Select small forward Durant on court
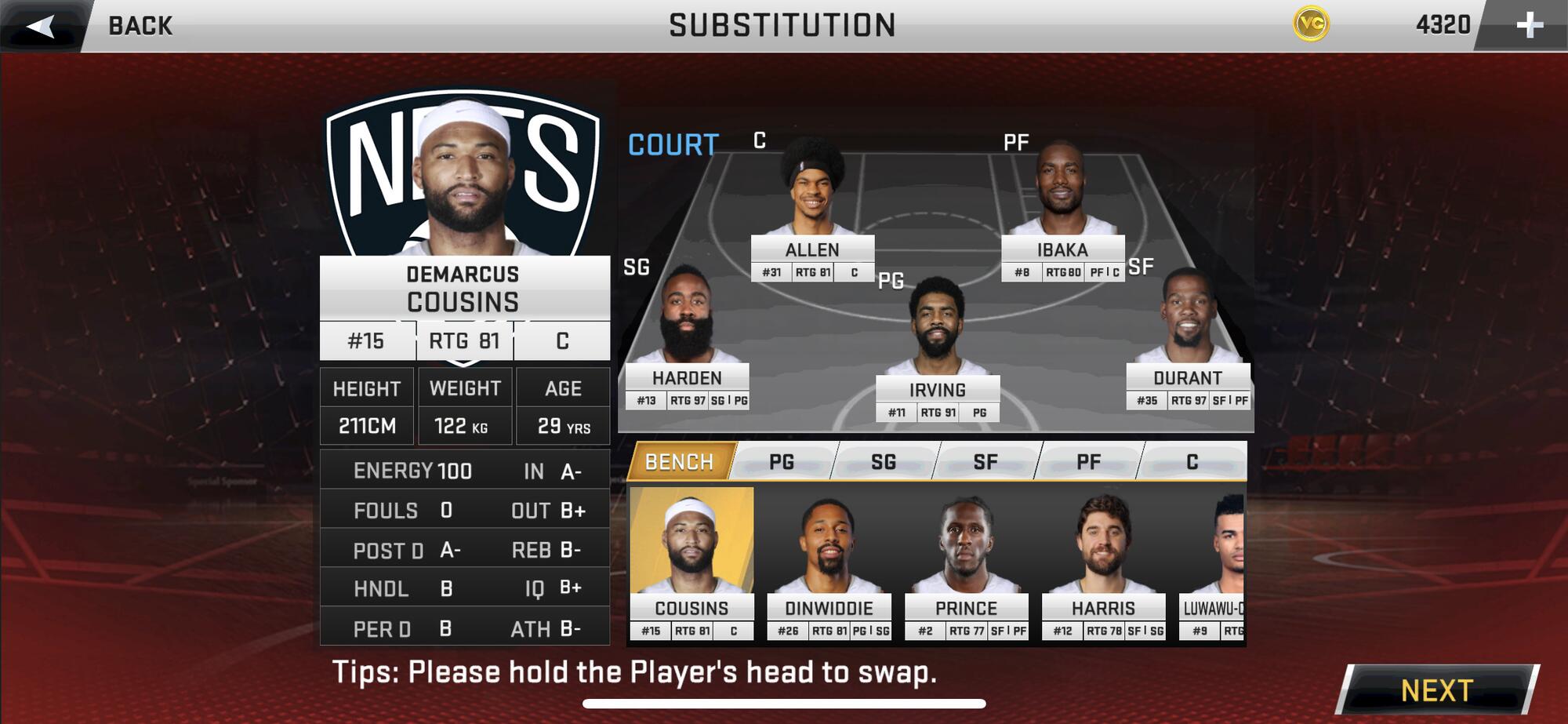1568x724 pixels. pyautogui.click(x=1188, y=322)
